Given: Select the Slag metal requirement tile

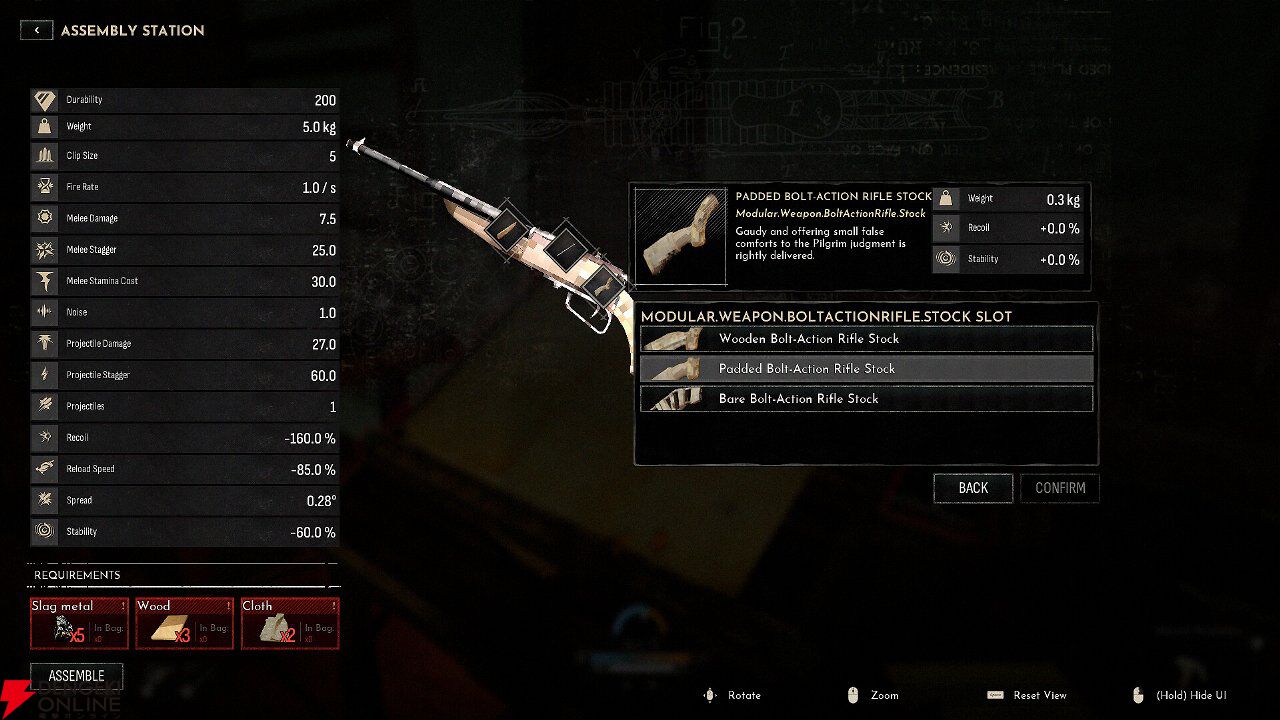Looking at the screenshot, I should point(80,624).
